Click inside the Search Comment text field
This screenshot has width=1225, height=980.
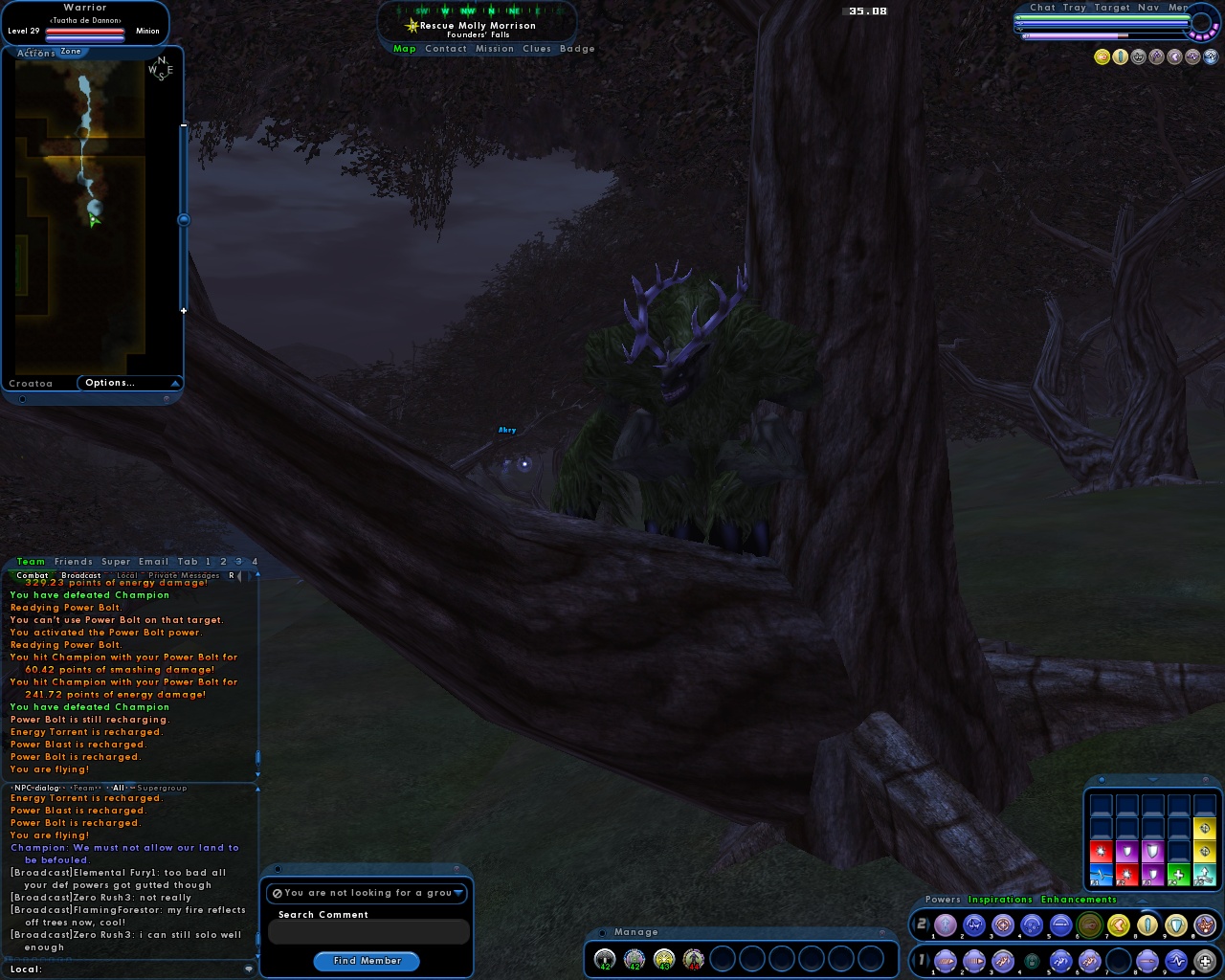367,931
